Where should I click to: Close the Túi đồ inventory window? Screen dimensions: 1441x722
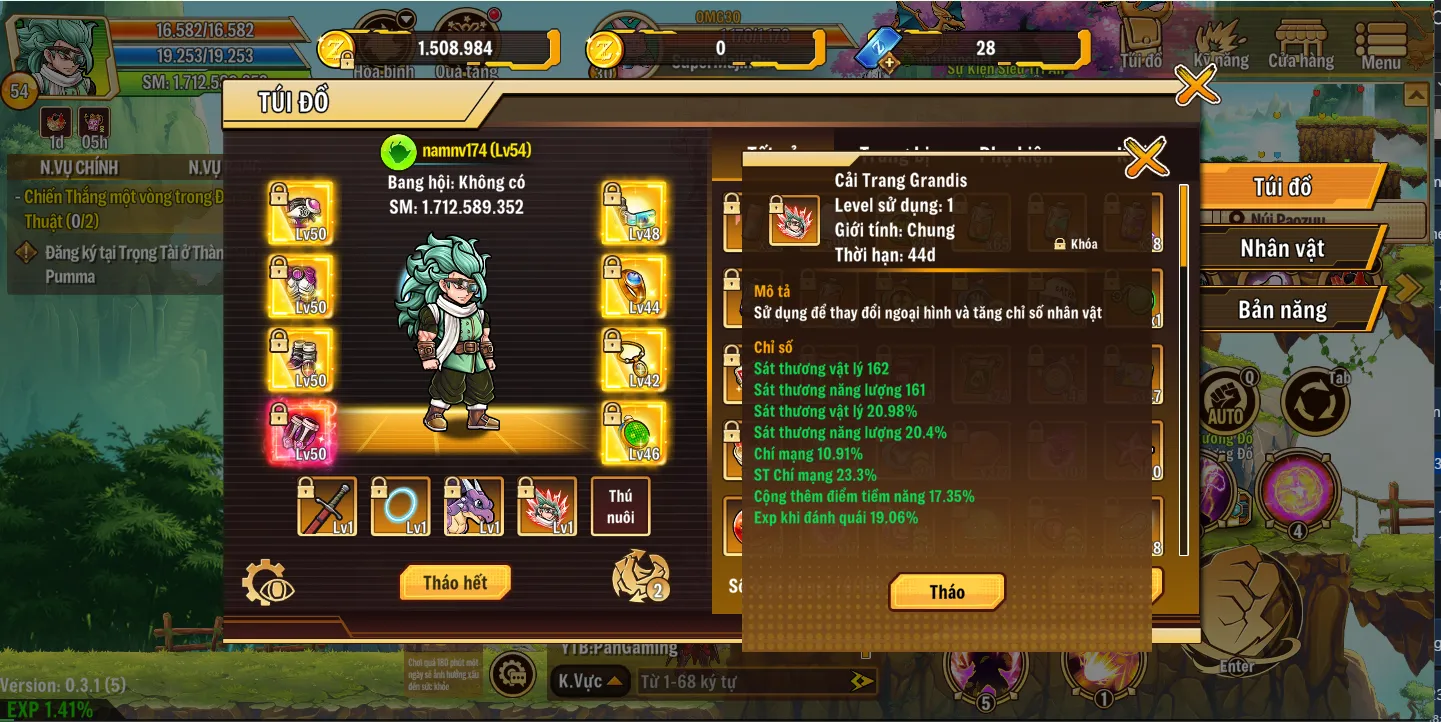click(x=1196, y=85)
